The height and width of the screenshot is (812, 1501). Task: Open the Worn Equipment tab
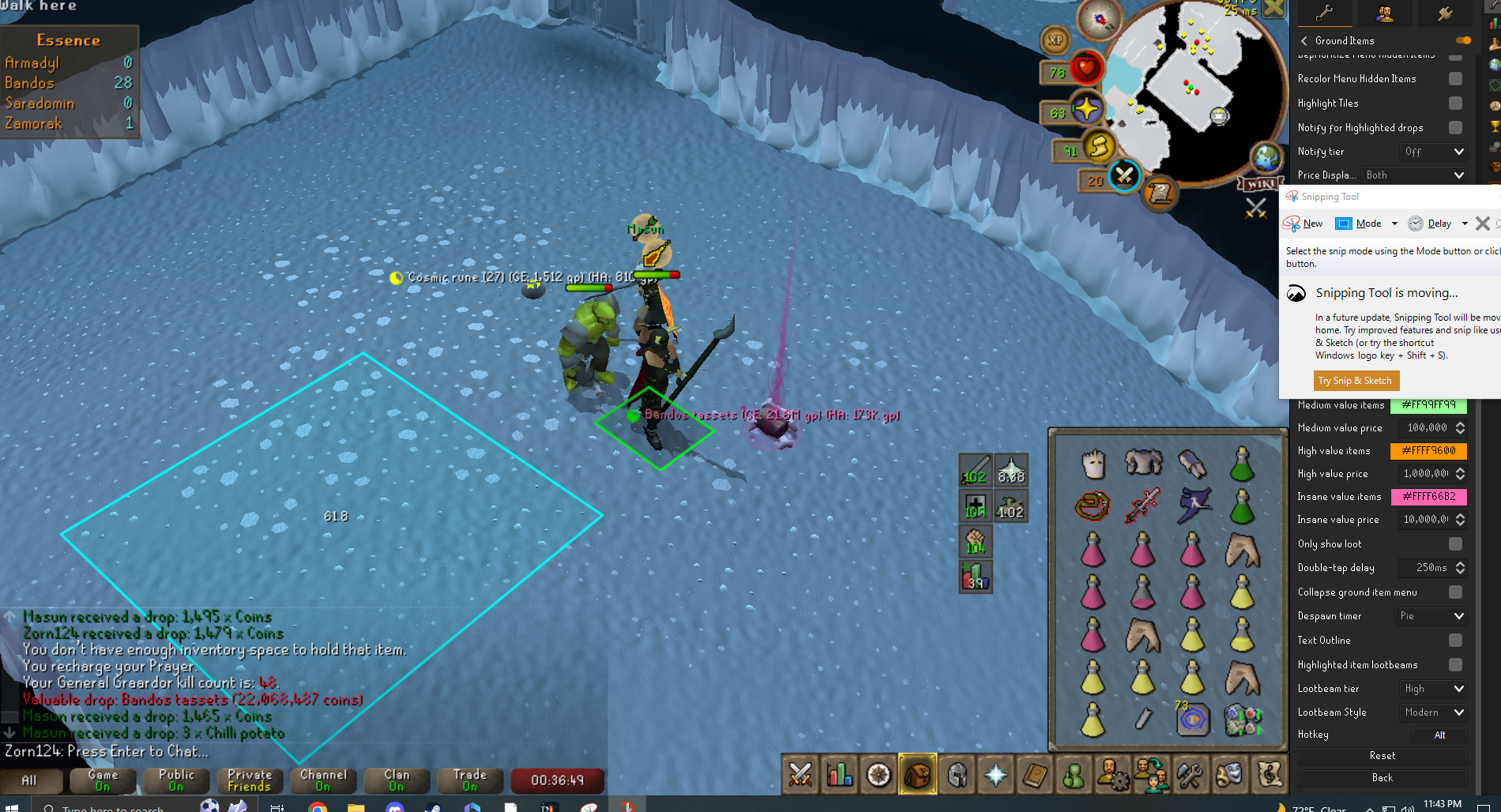pyautogui.click(x=957, y=775)
